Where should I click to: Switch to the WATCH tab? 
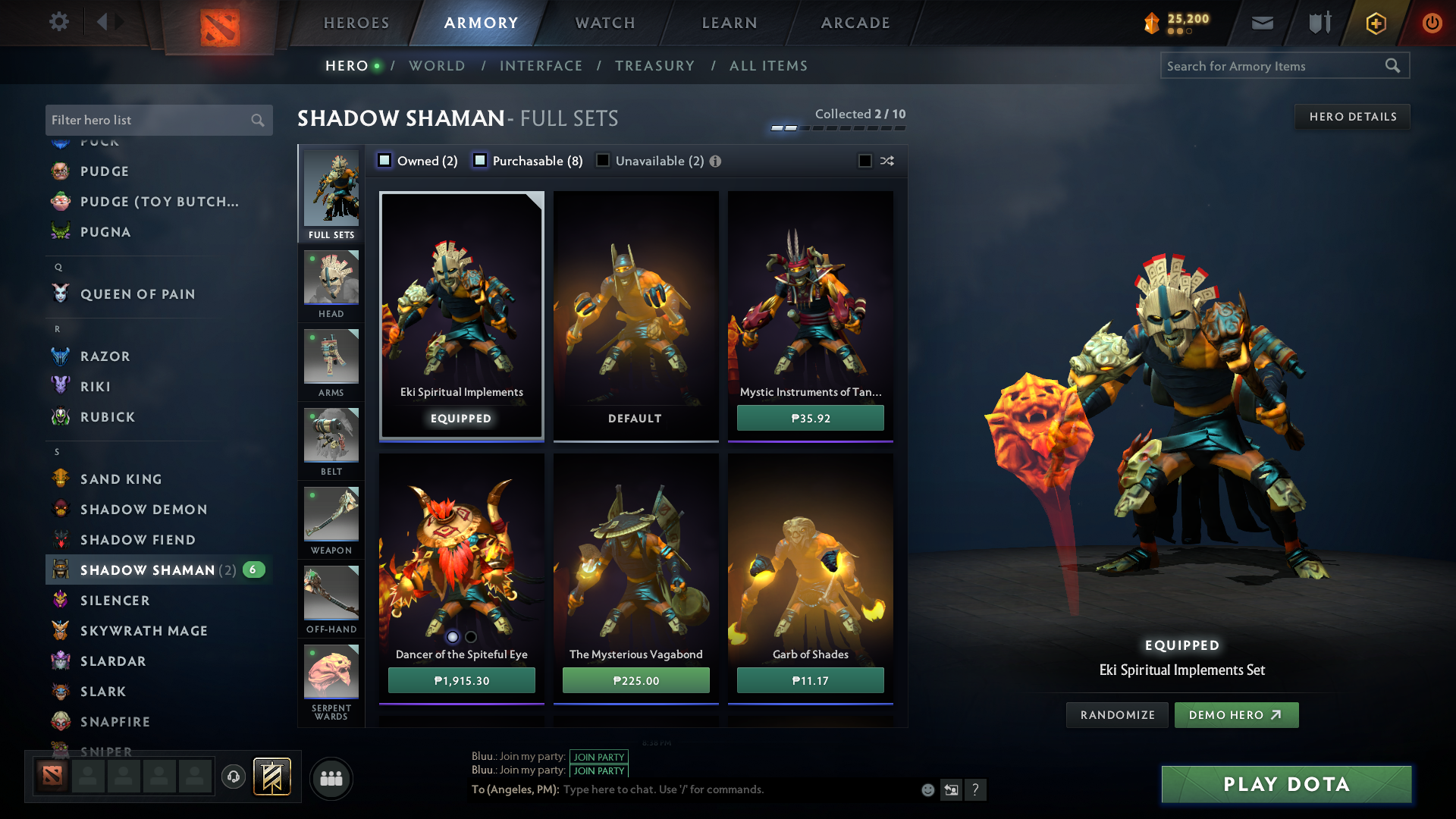click(x=604, y=23)
